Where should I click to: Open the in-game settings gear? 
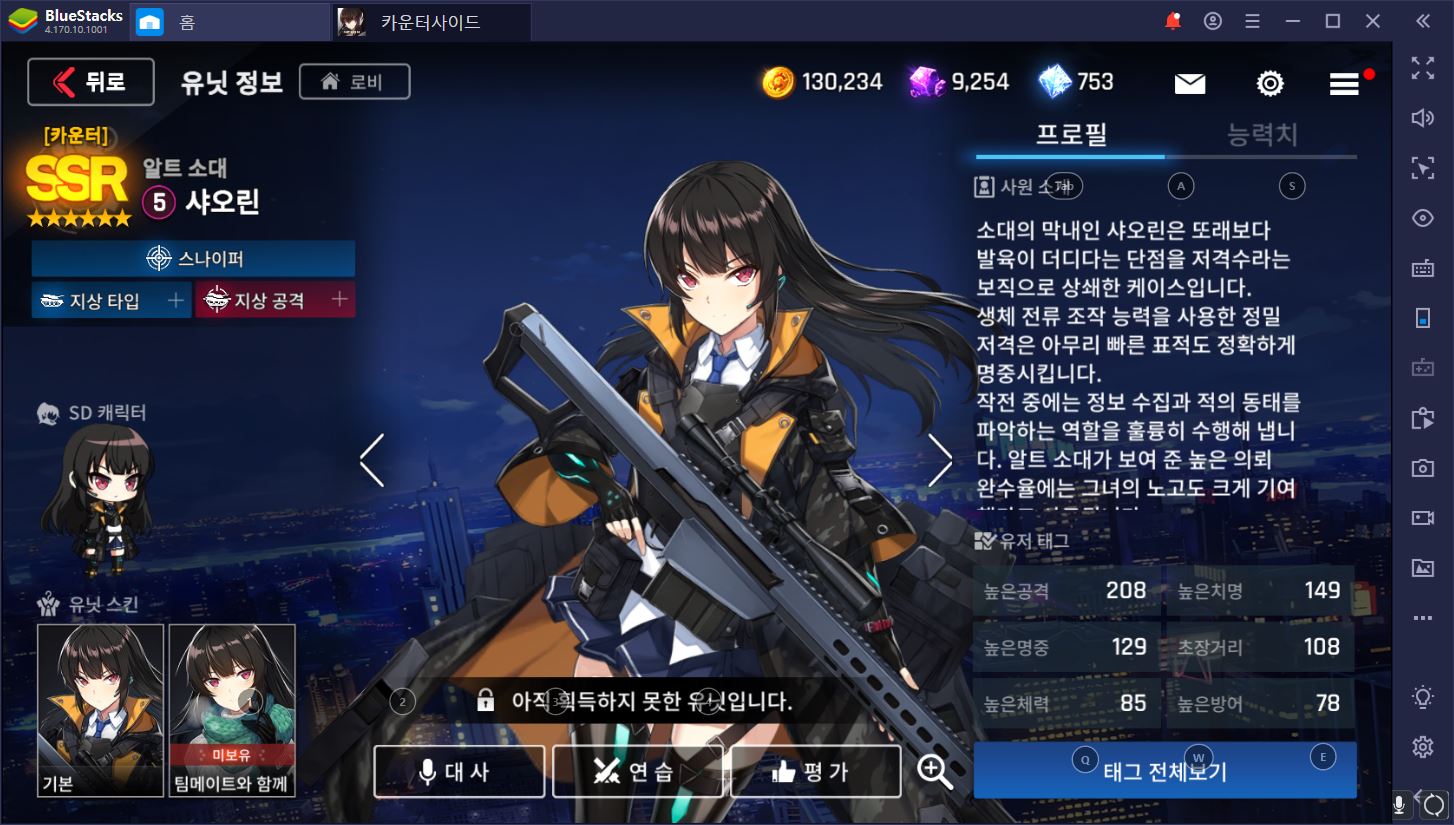pos(1270,83)
